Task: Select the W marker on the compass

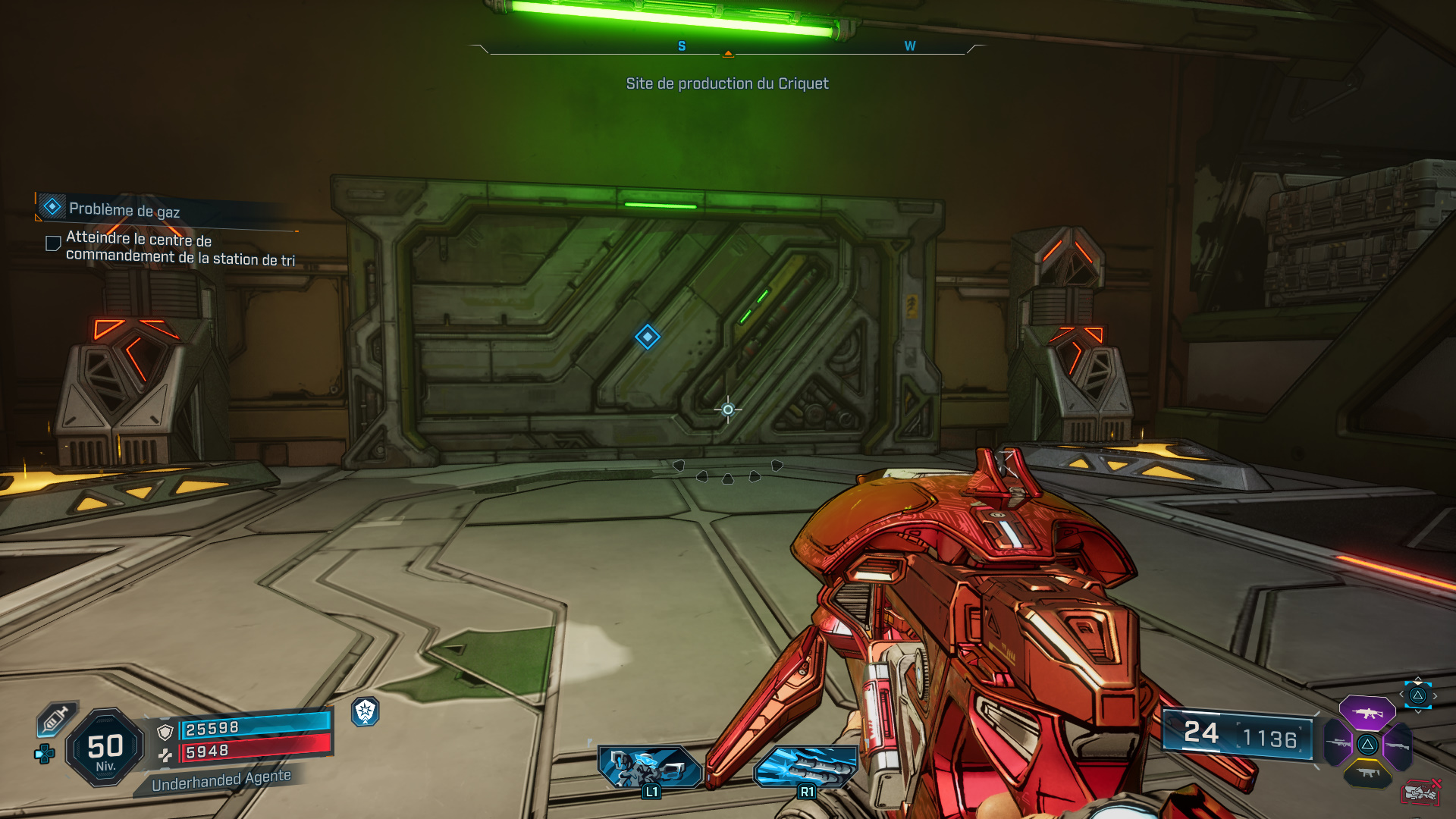Action: [909, 45]
